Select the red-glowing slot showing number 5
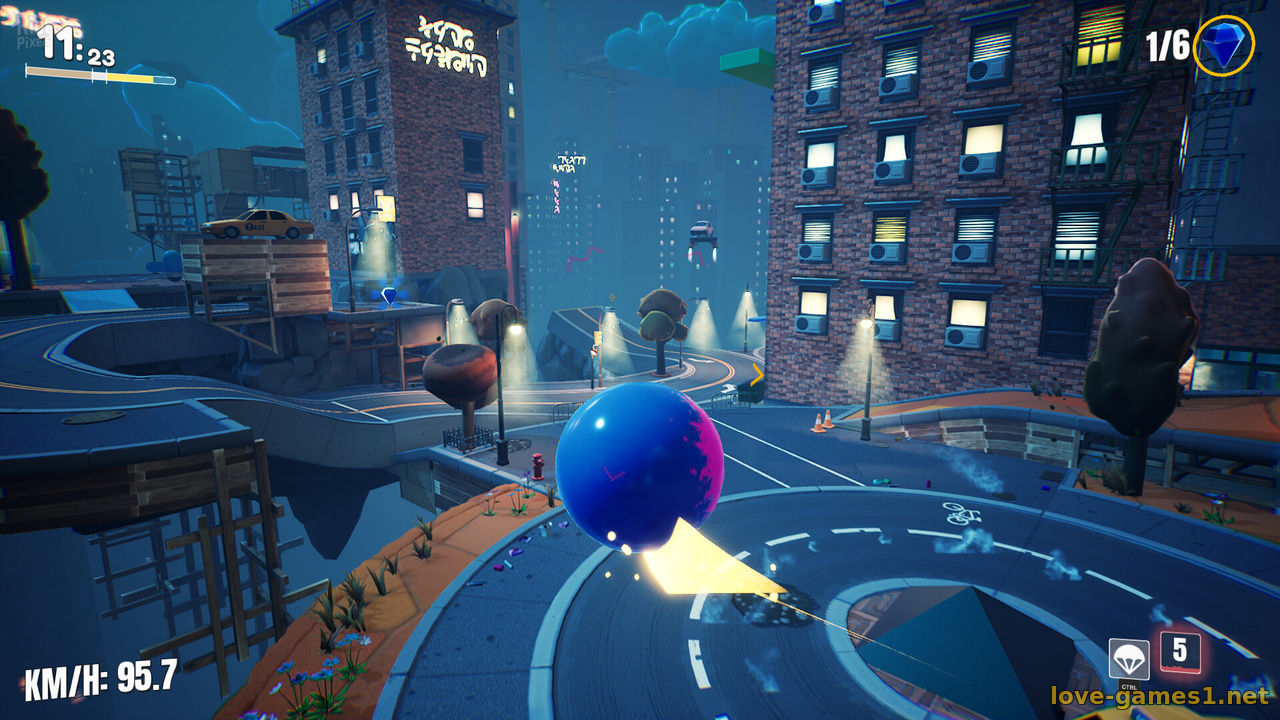1280x720 pixels. coord(1180,652)
